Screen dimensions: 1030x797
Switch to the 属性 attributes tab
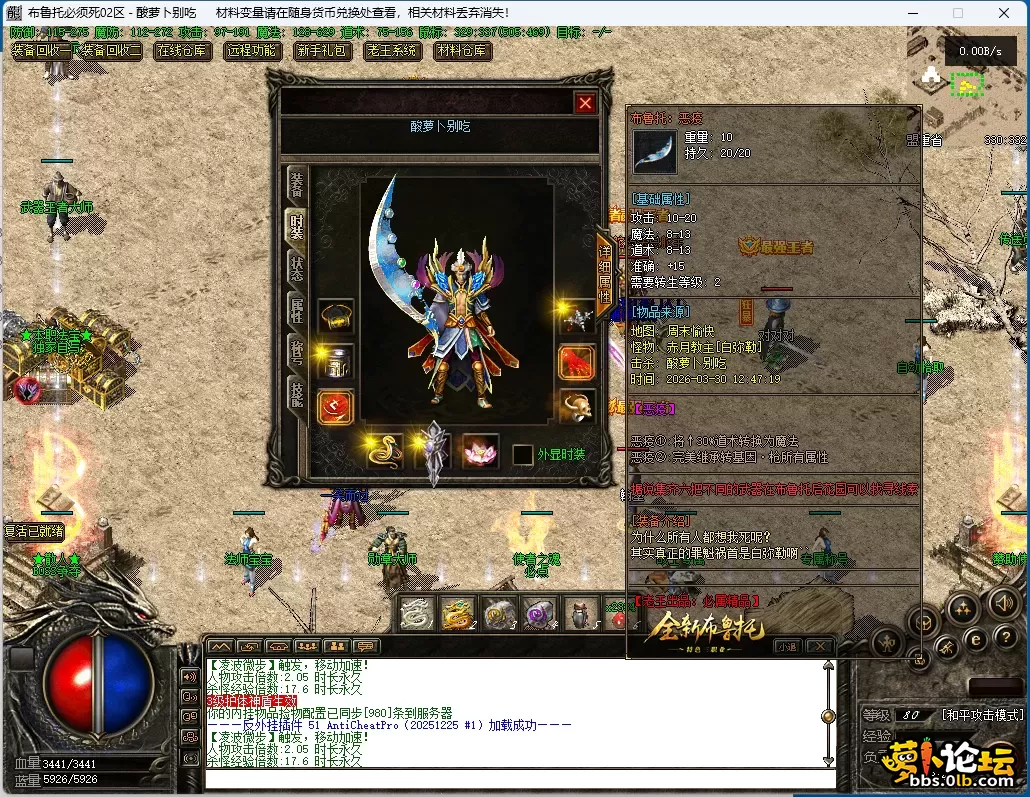(x=297, y=310)
